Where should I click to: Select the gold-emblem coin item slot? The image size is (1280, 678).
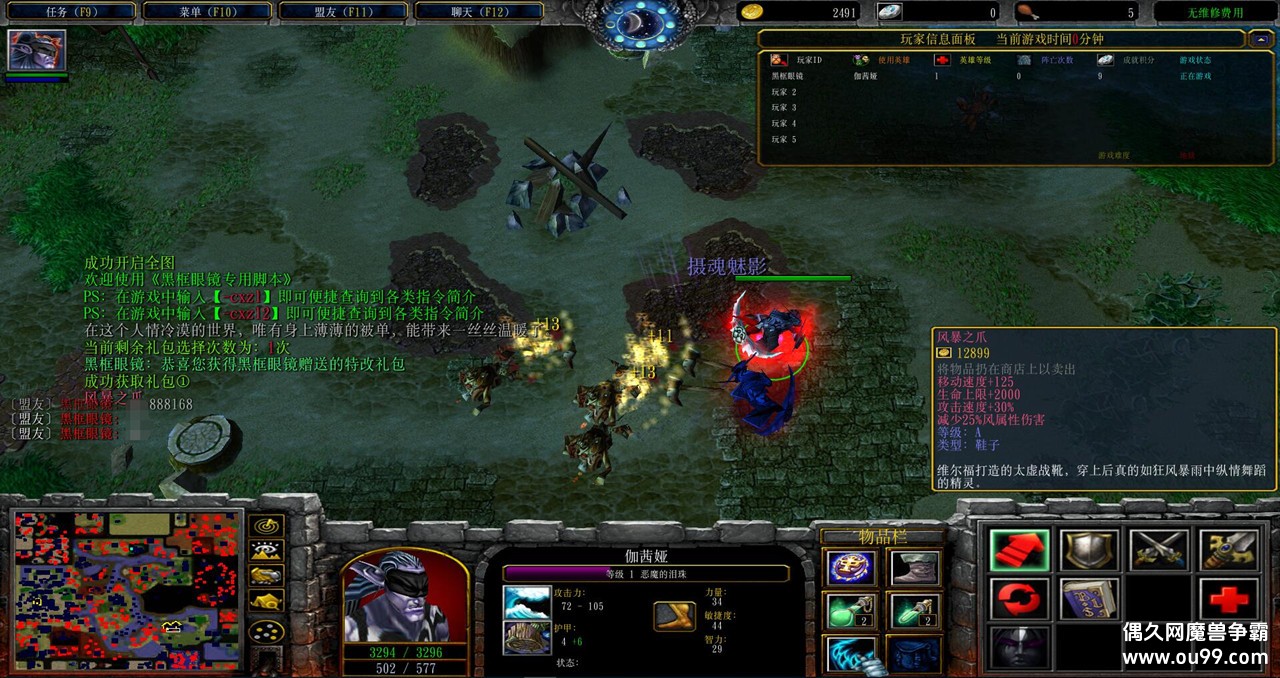click(851, 568)
